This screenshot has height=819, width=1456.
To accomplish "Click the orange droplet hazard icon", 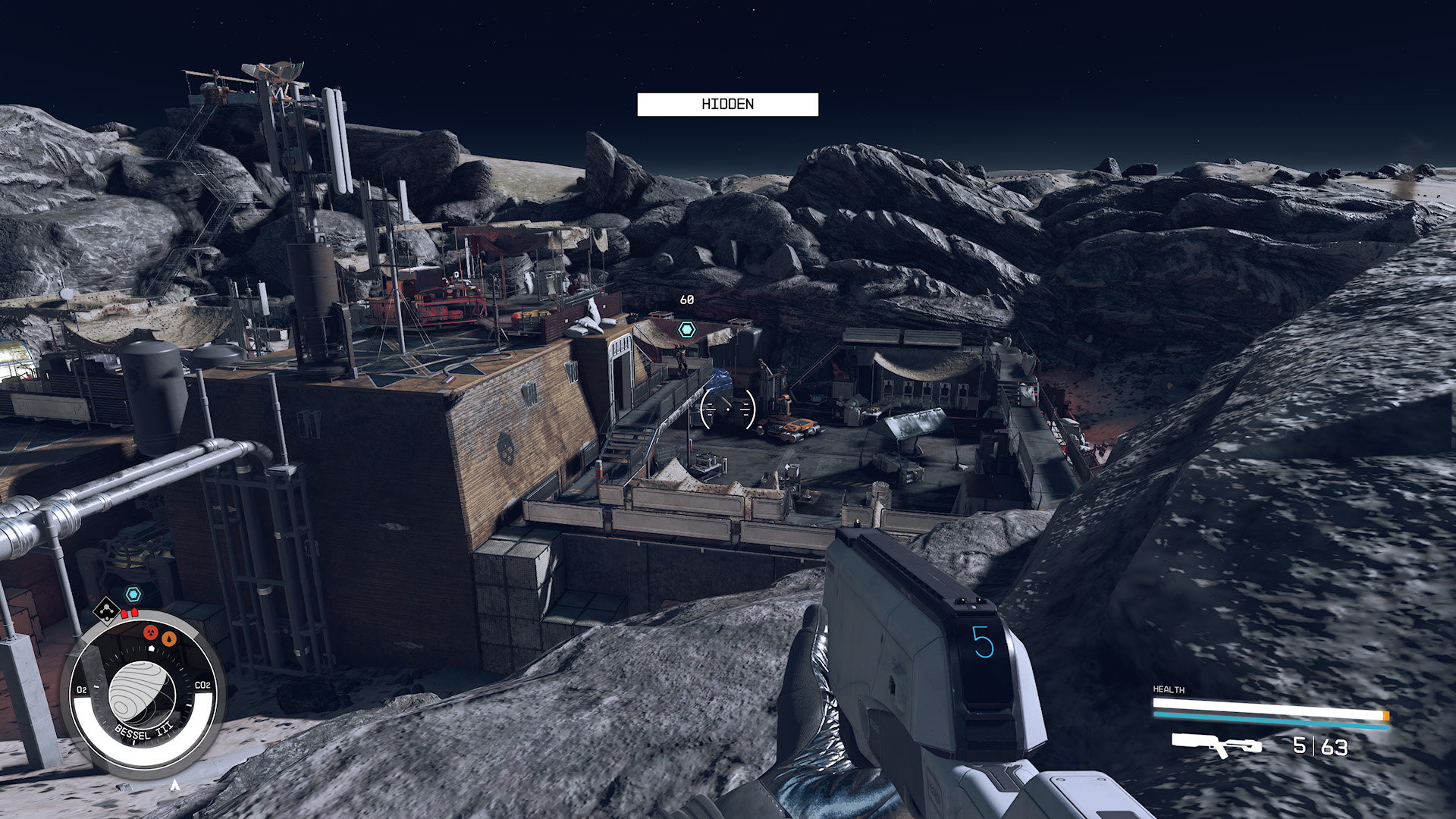I will 169,639.
